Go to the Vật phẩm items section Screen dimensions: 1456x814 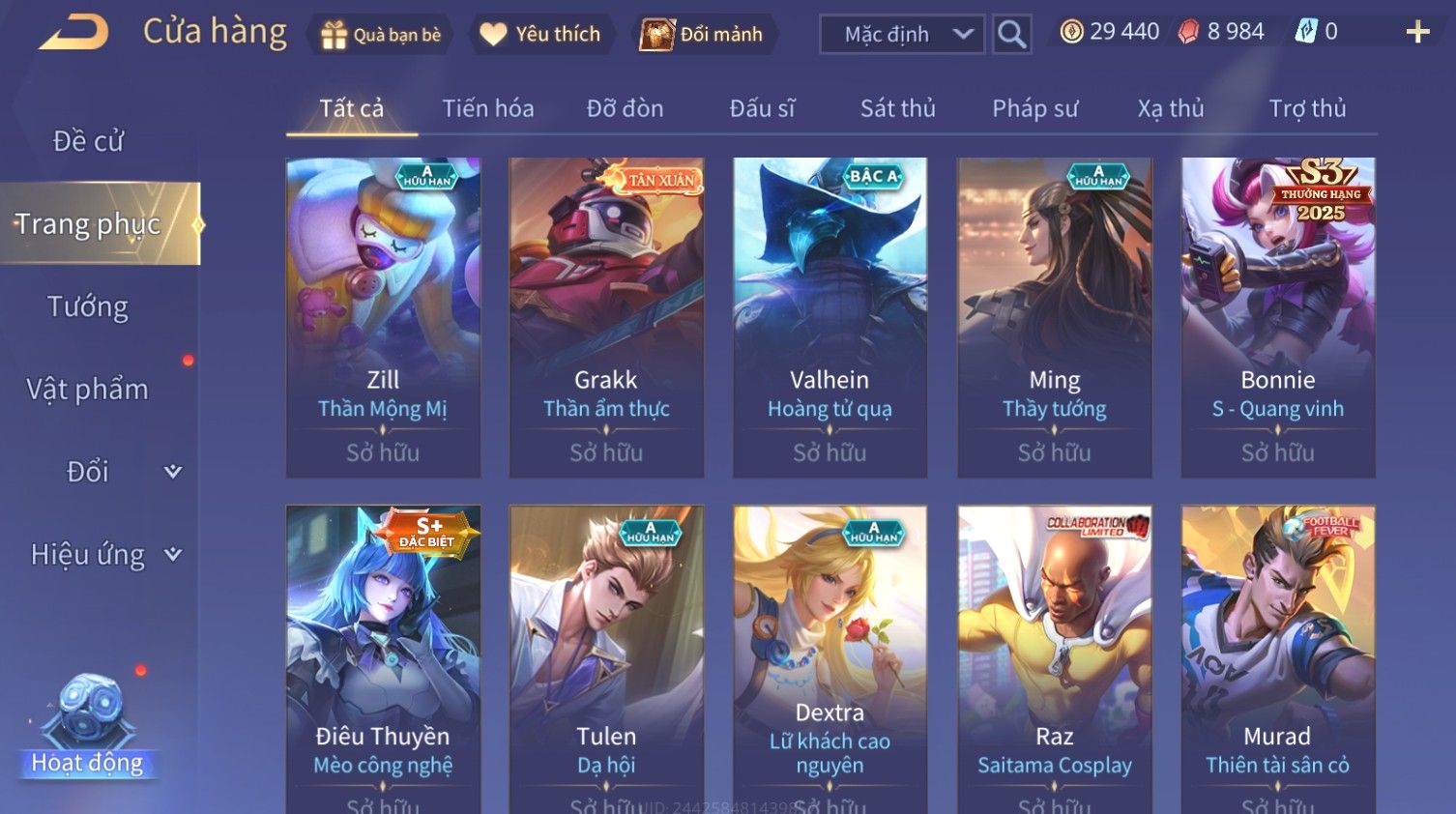tap(88, 390)
